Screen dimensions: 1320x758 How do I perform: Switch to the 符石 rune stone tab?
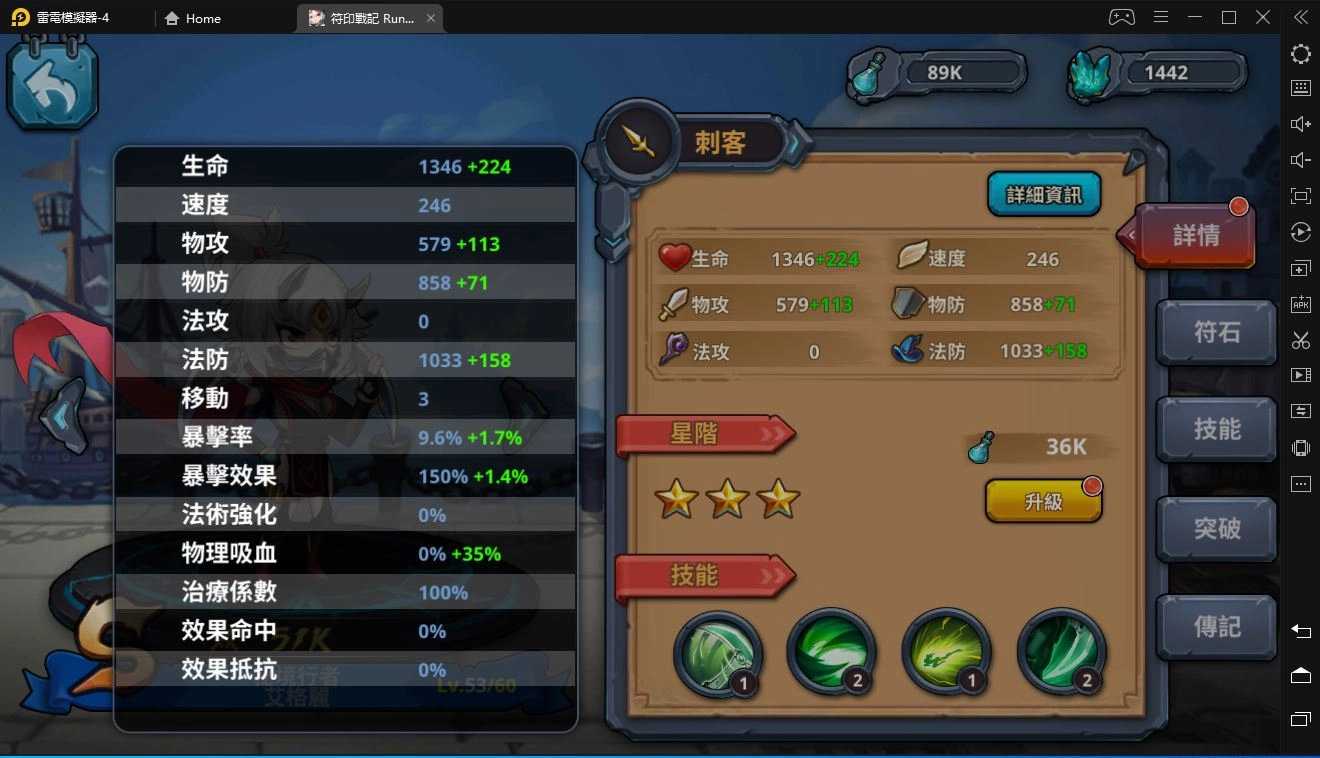coord(1216,332)
